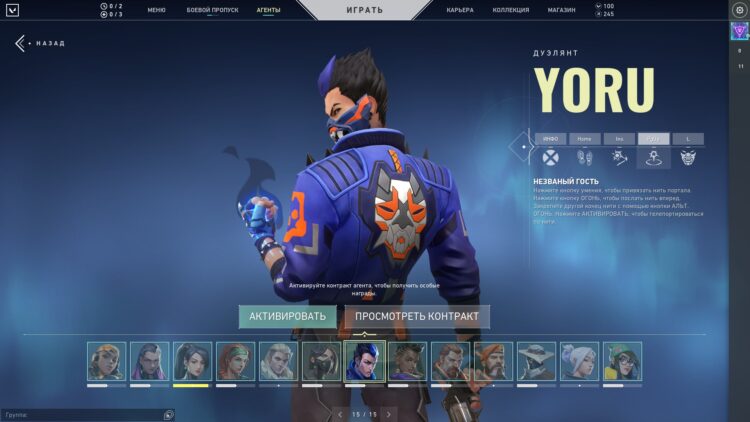The height and width of the screenshot is (422, 750).
Task: Open the МЕНЮ tab in the top bar
Action: click(156, 10)
